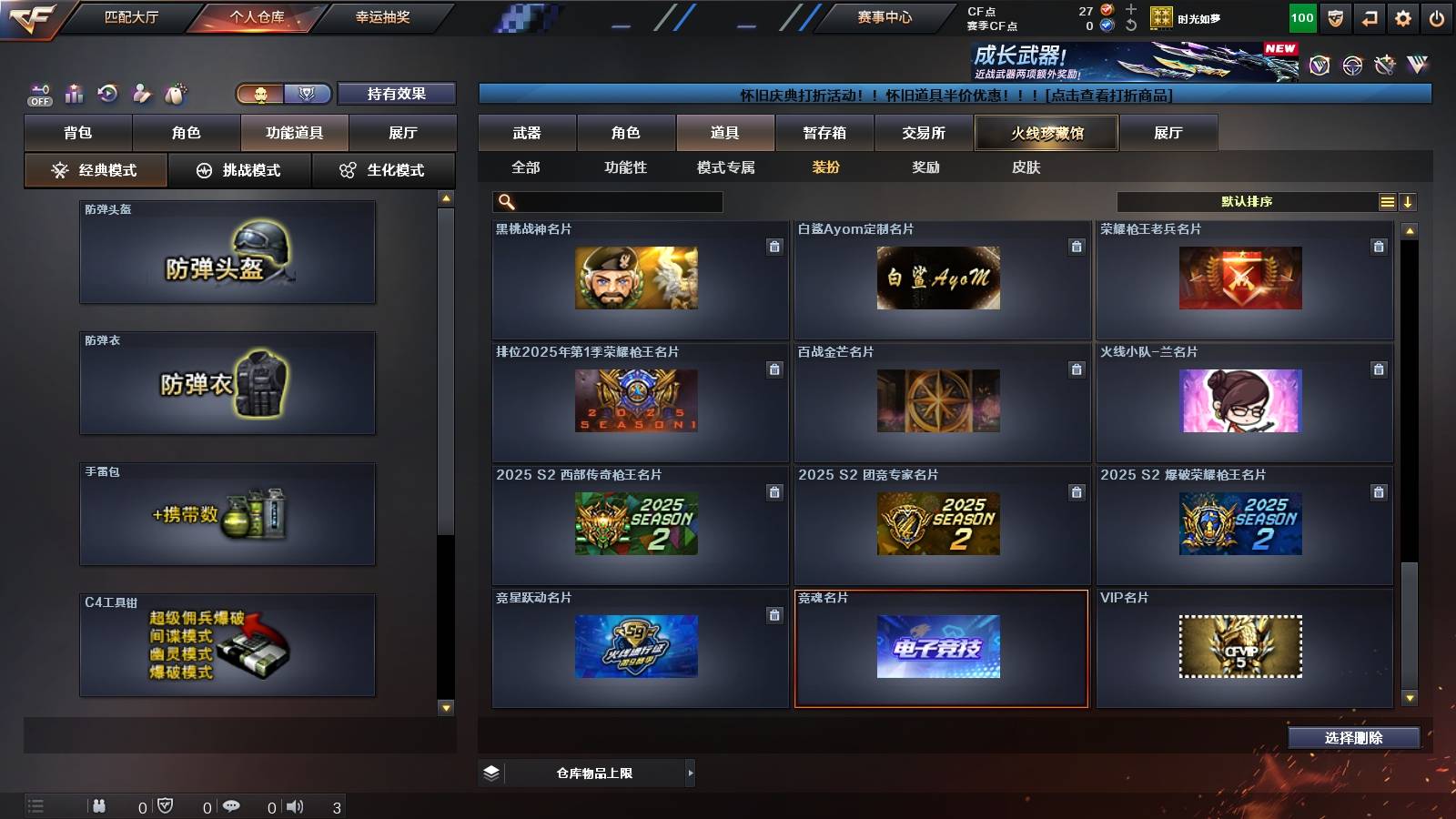Click the ranking bar-chart icon at top left
Image resolution: width=1456 pixels, height=819 pixels.
(x=73, y=93)
